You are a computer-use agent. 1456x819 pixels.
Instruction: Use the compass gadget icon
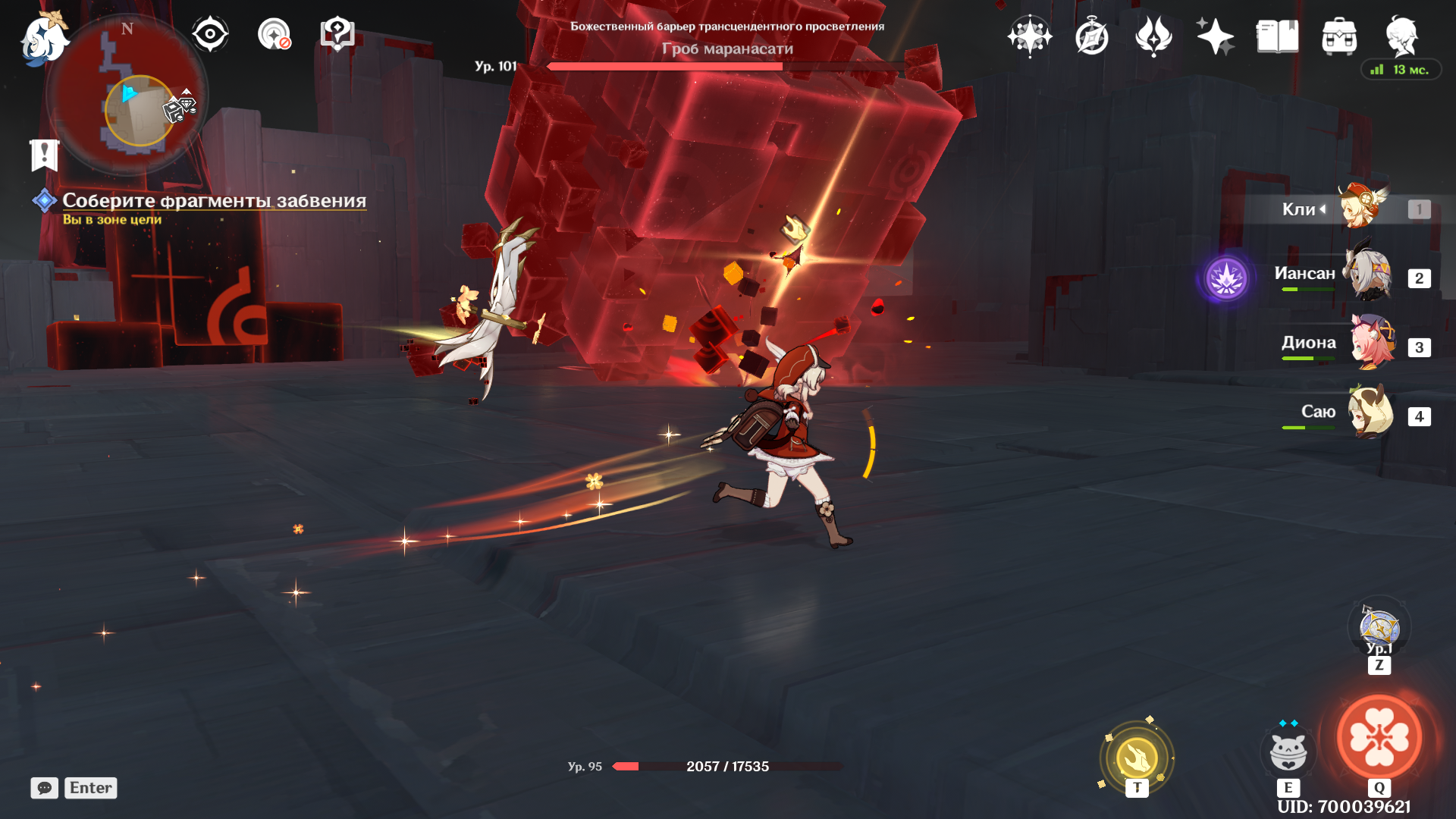click(1379, 628)
